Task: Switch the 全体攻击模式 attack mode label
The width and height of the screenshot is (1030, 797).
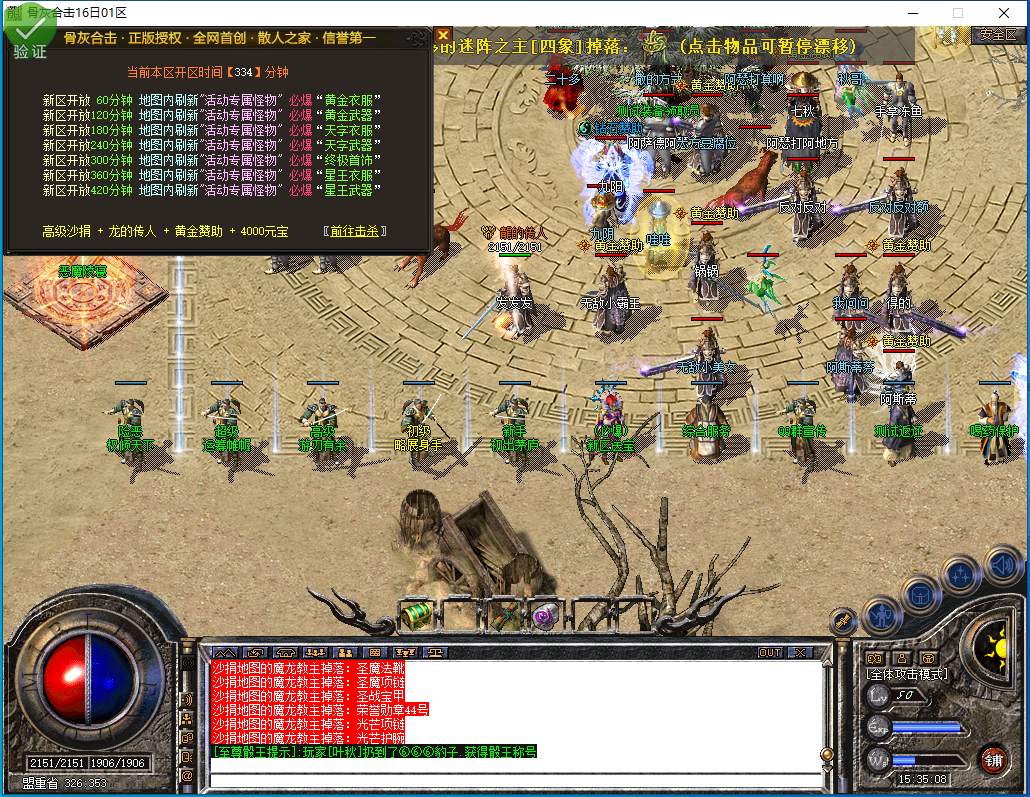Action: 907,675
